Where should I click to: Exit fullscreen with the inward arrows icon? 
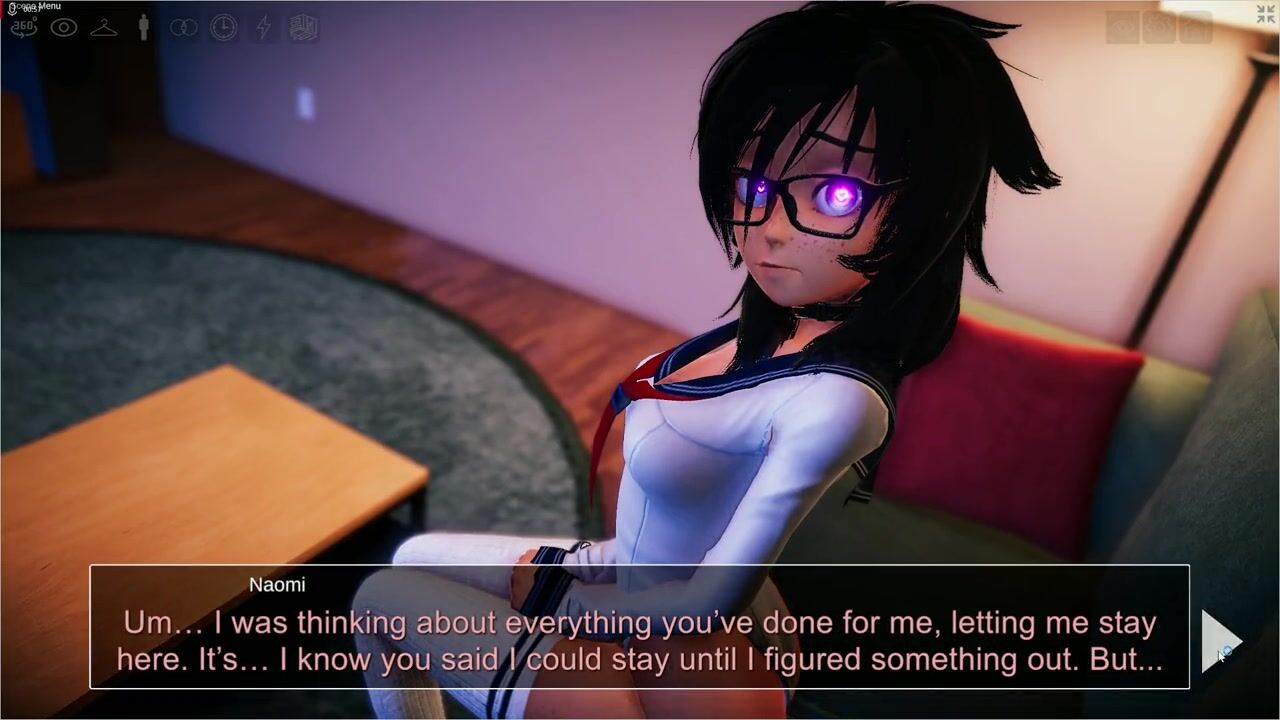pos(1266,14)
